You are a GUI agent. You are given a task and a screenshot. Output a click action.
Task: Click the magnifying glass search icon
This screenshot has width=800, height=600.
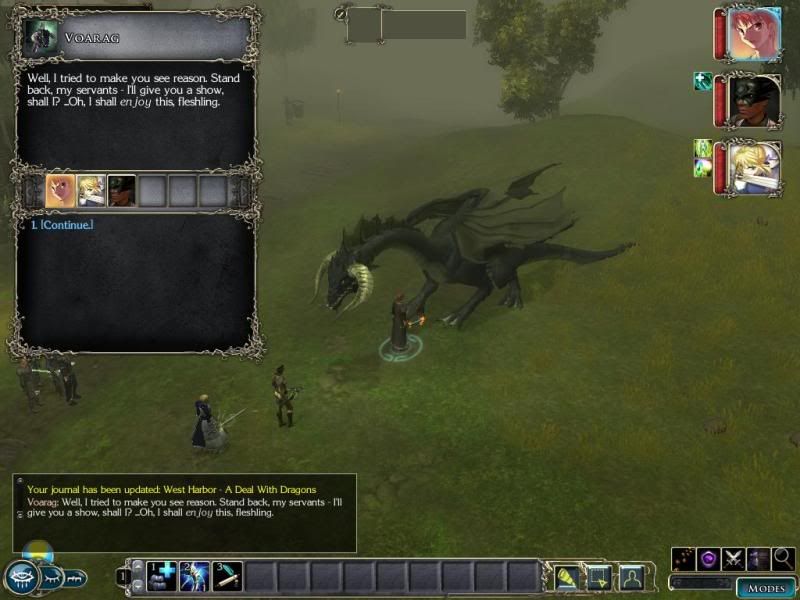click(x=783, y=559)
